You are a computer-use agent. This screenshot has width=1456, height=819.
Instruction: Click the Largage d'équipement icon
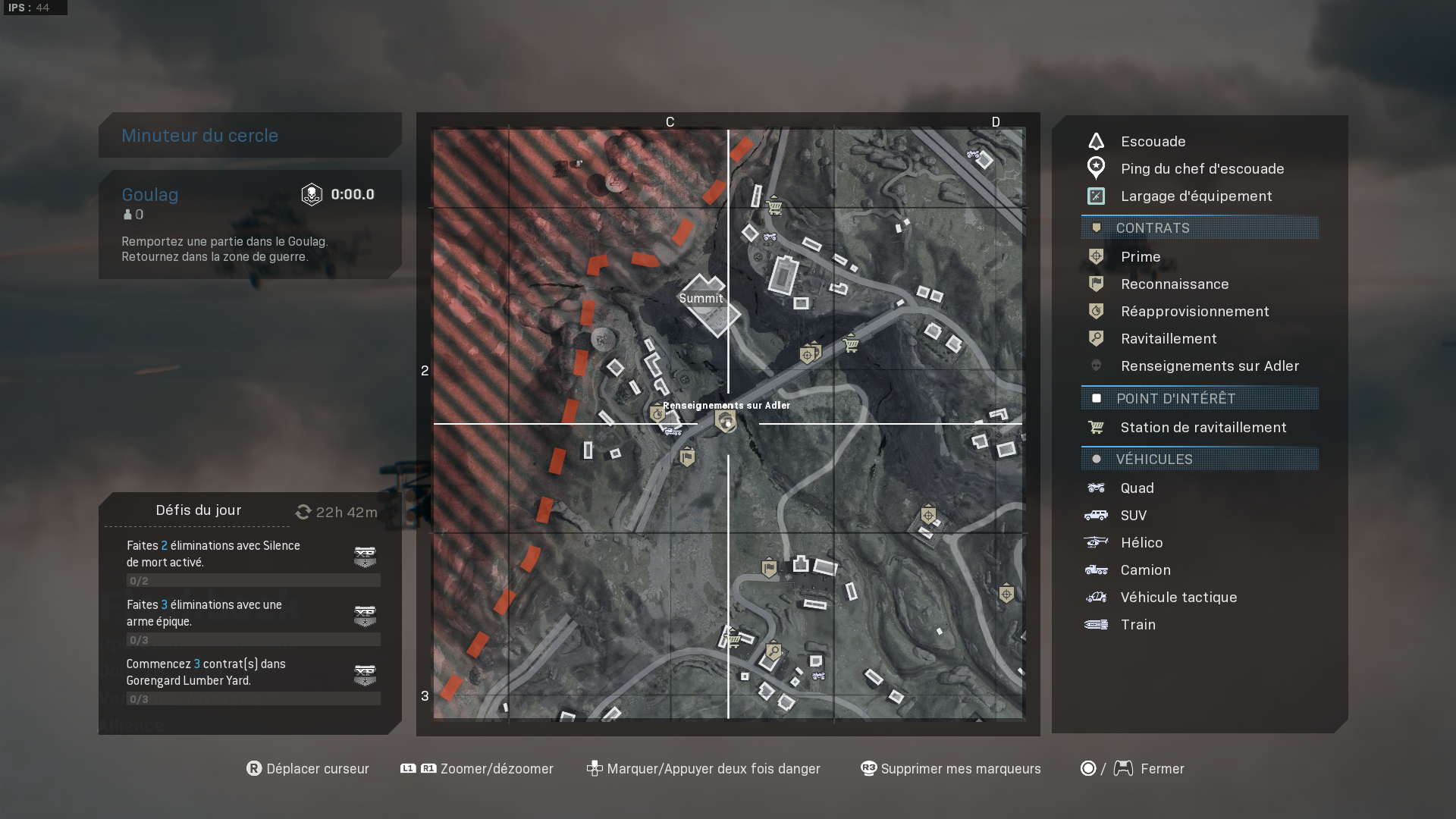pos(1095,196)
